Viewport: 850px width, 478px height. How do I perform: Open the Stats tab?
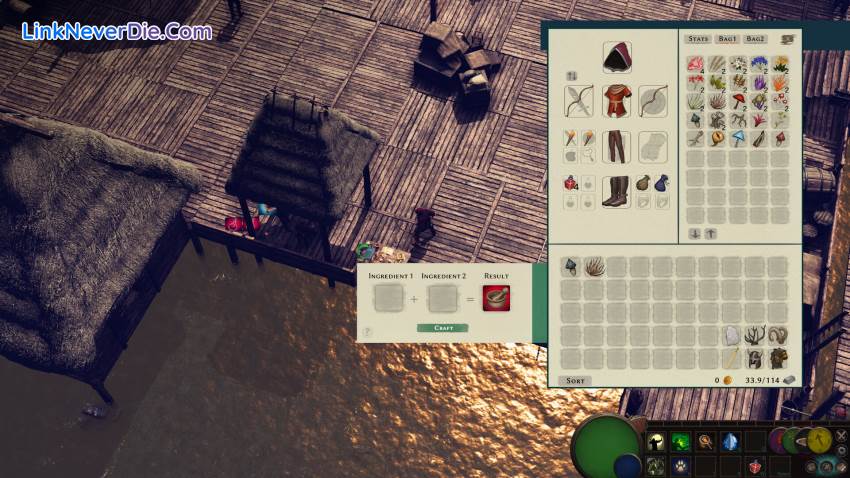tap(698, 39)
